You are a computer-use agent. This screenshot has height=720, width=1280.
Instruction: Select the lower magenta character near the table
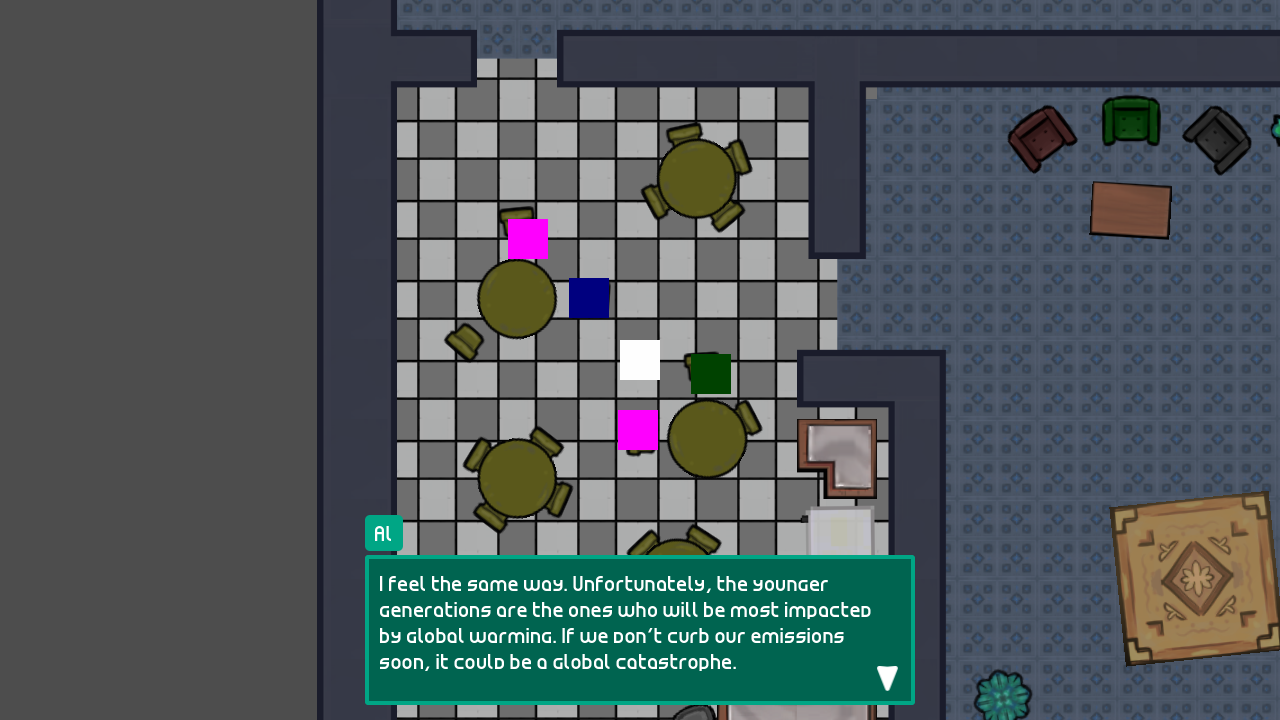(x=639, y=429)
